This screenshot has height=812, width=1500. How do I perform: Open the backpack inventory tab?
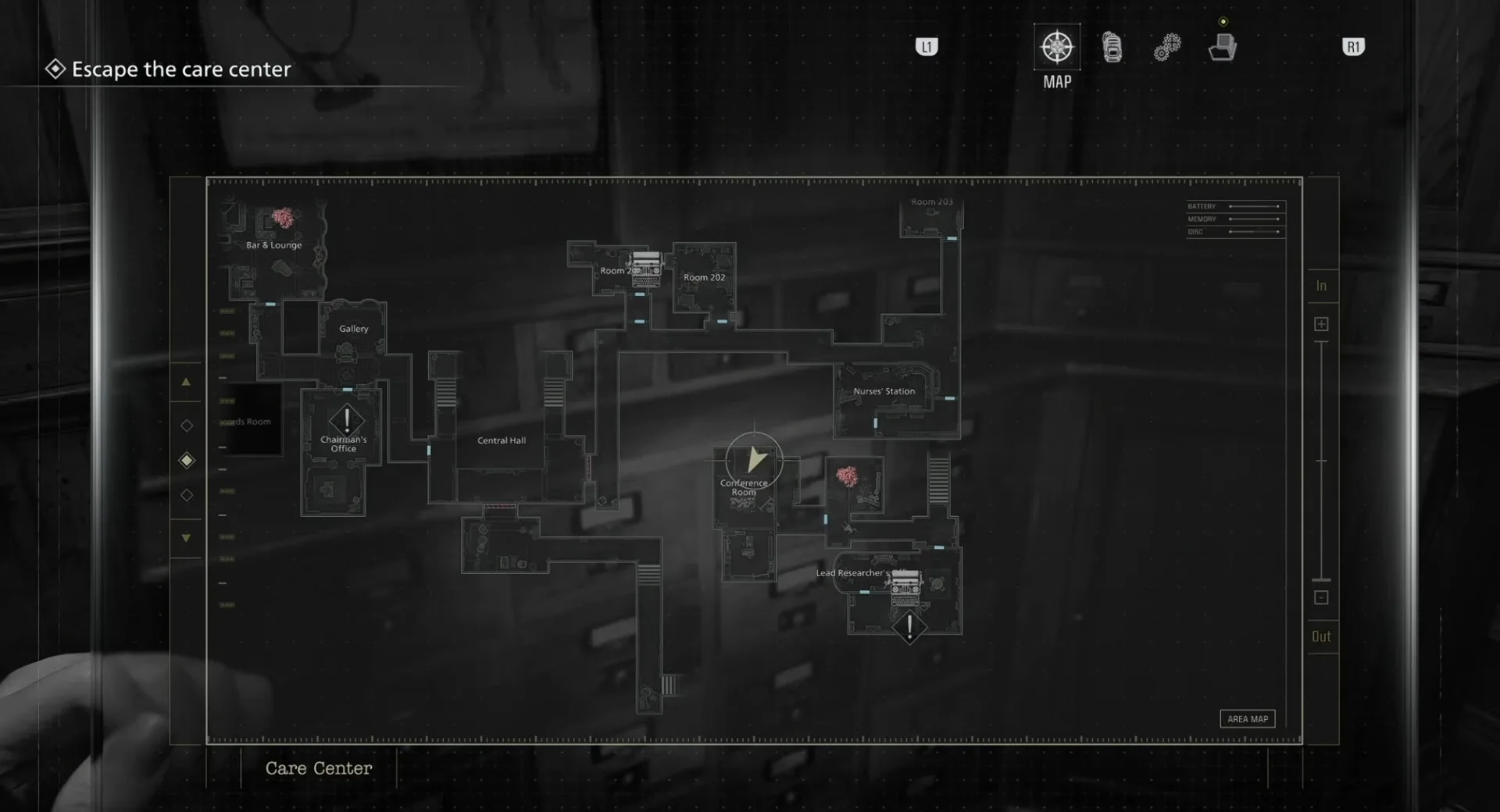click(1112, 48)
